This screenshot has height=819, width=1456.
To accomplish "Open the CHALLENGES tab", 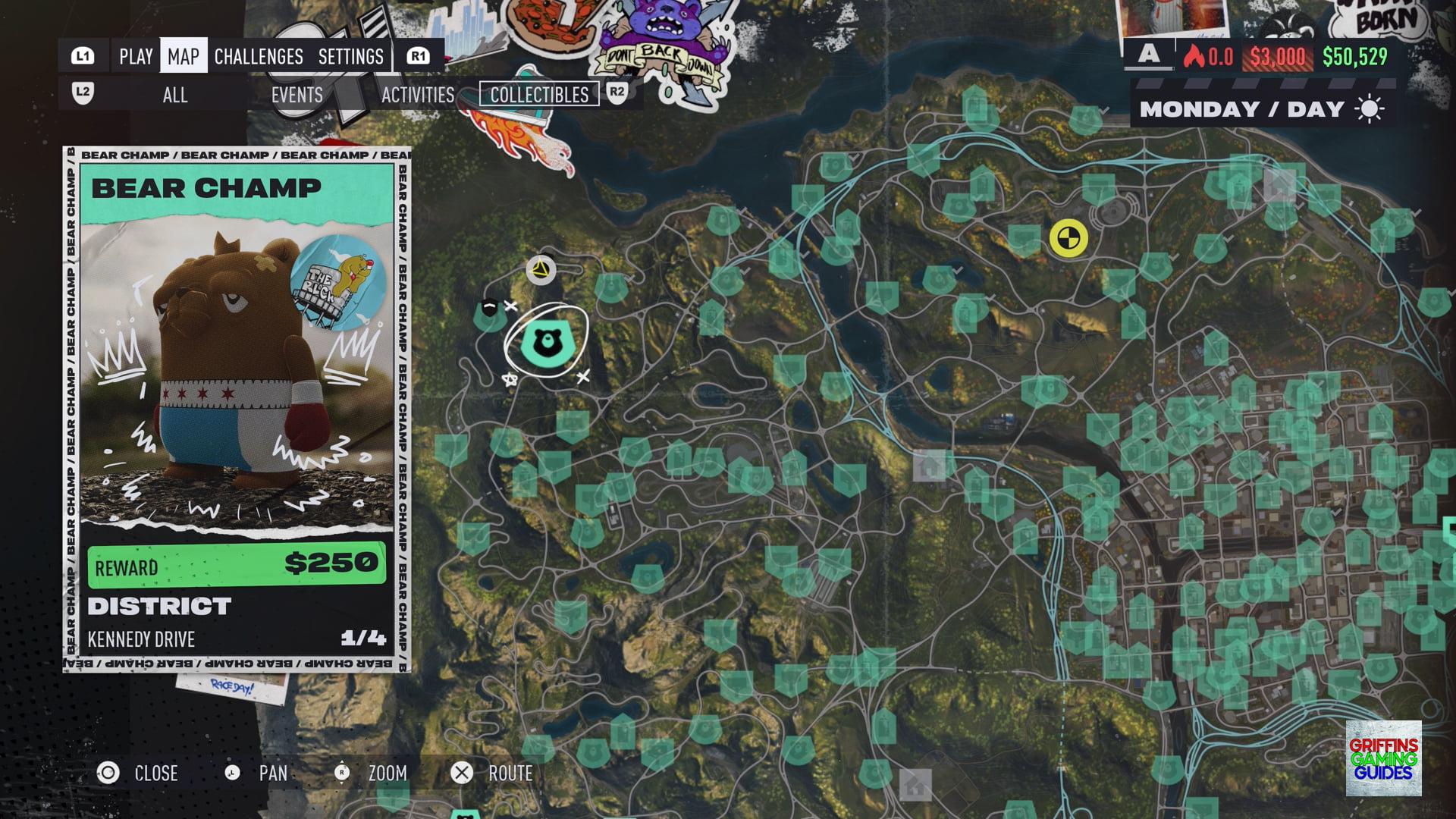I will [259, 57].
